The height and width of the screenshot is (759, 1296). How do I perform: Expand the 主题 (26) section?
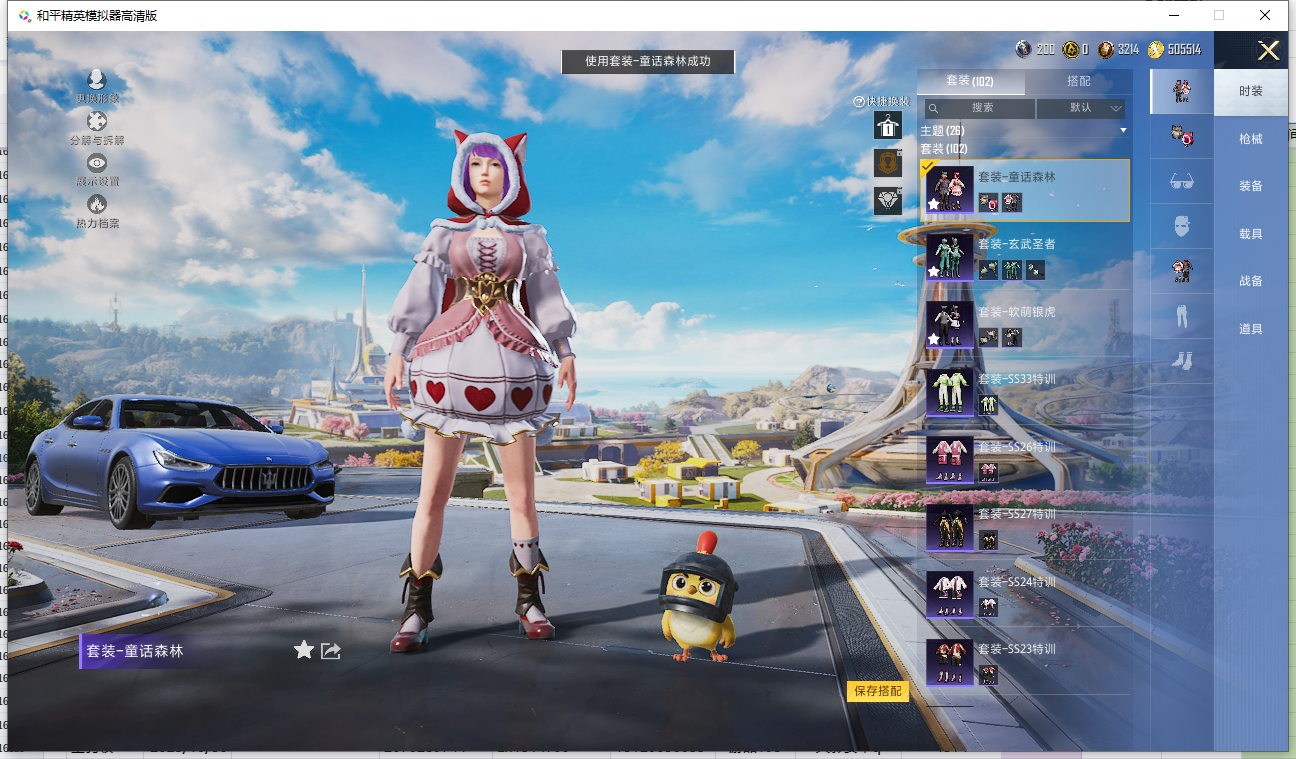[1024, 131]
